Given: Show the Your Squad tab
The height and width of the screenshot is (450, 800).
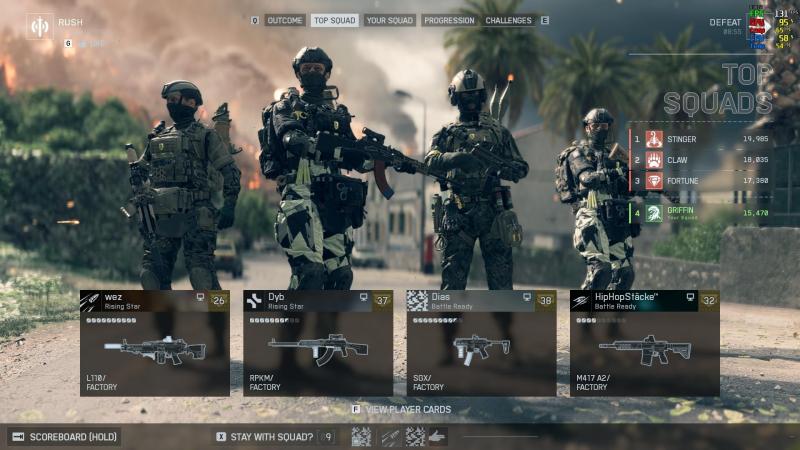Looking at the screenshot, I should click(390, 20).
